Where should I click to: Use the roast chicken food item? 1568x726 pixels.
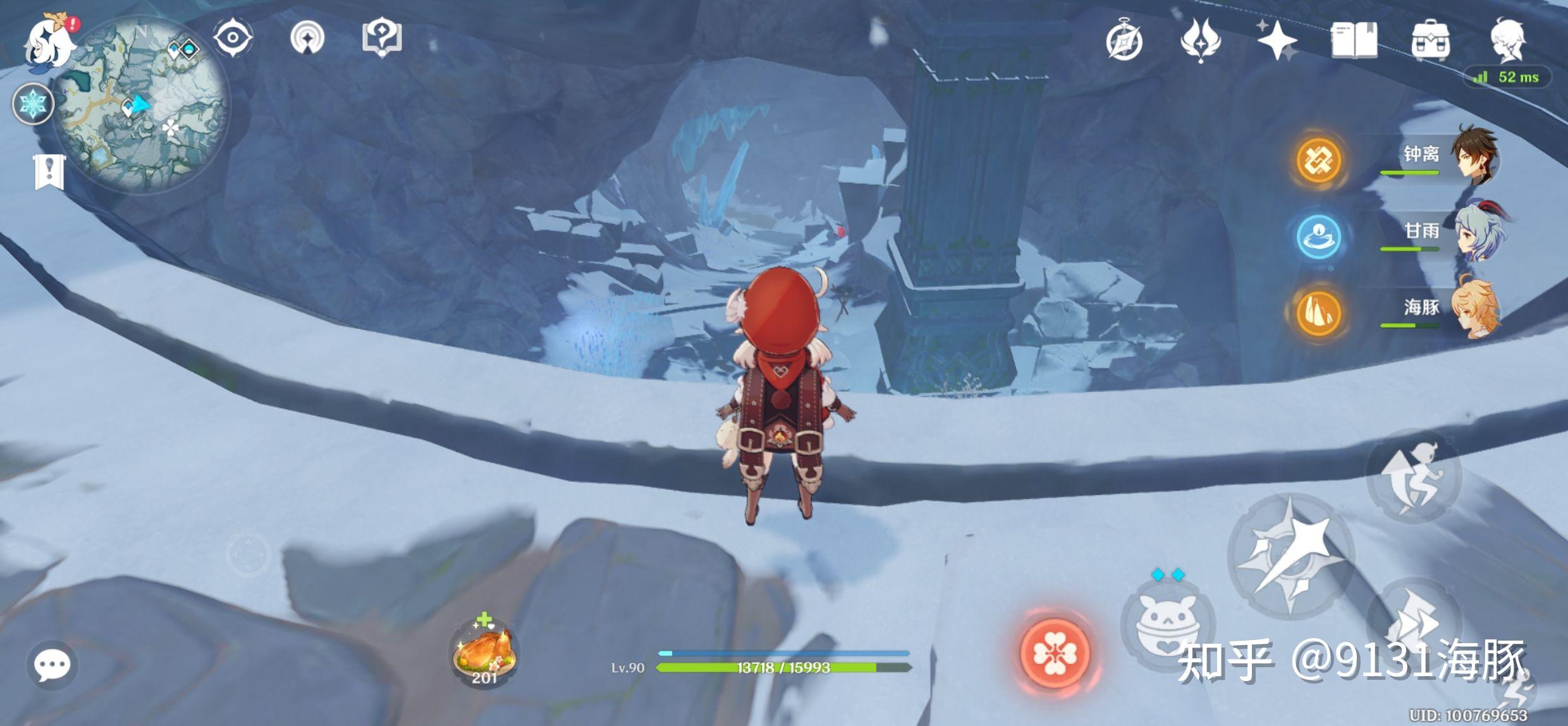(484, 651)
